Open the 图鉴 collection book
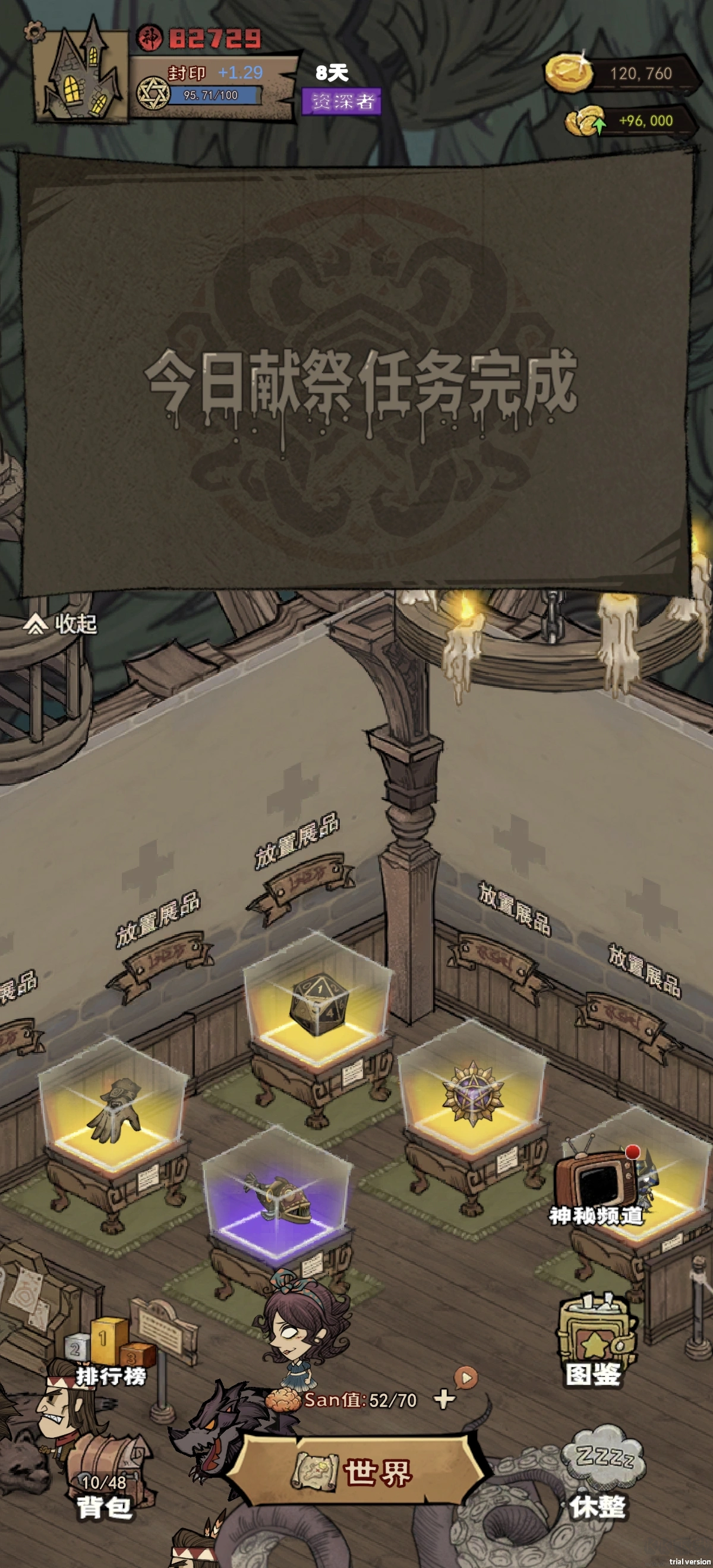The width and height of the screenshot is (713, 1568). [594, 1345]
